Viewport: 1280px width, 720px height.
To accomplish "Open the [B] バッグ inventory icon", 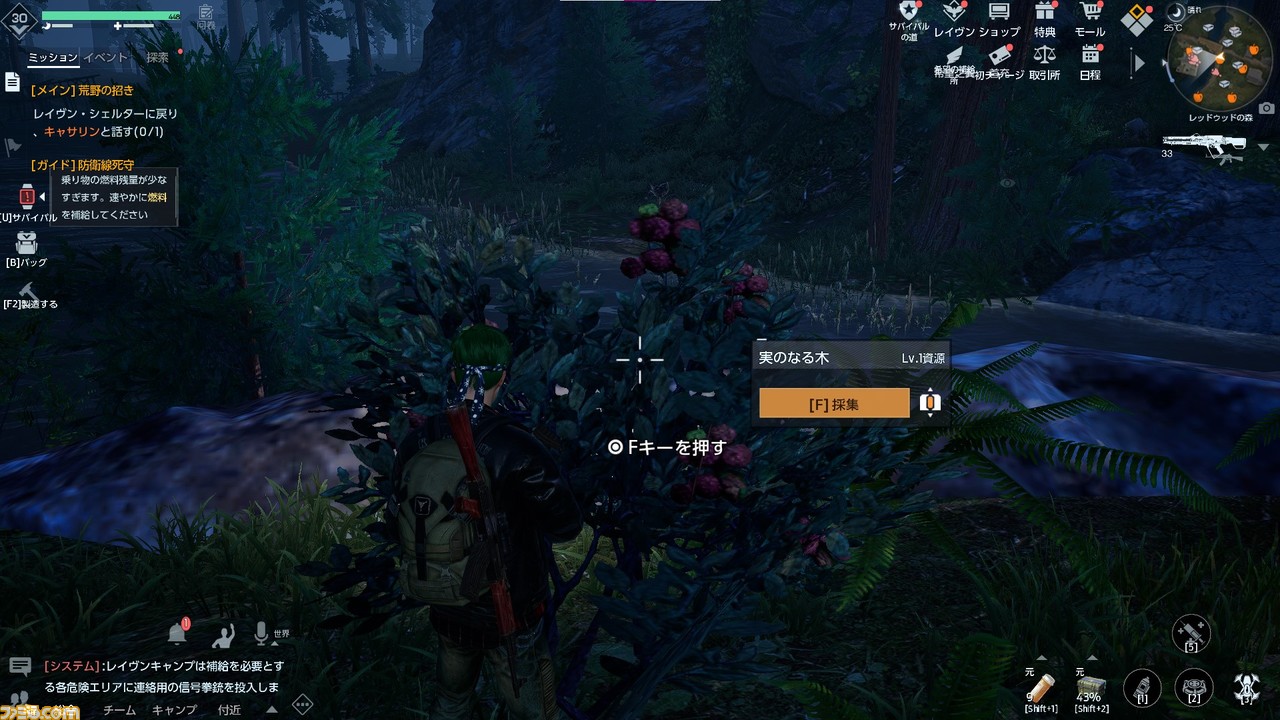I will pos(27,242).
